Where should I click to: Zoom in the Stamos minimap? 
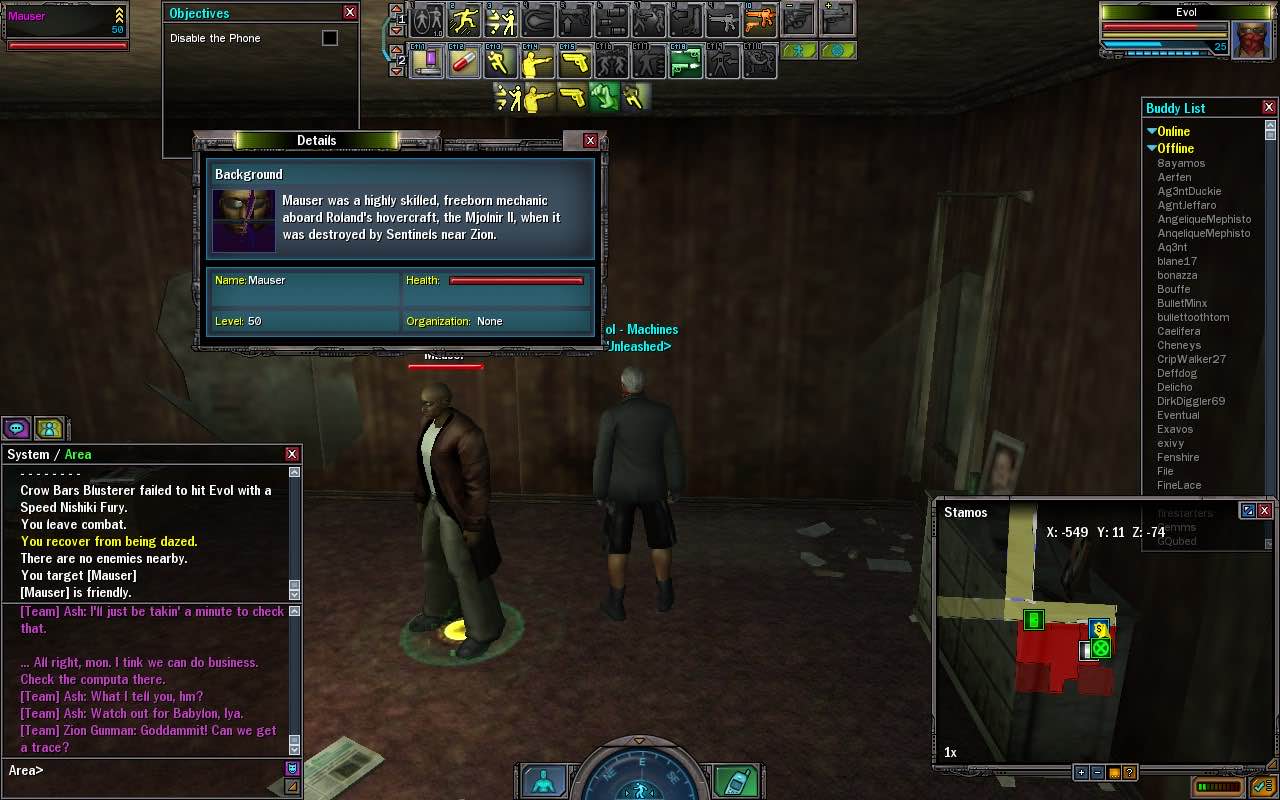point(1081,772)
